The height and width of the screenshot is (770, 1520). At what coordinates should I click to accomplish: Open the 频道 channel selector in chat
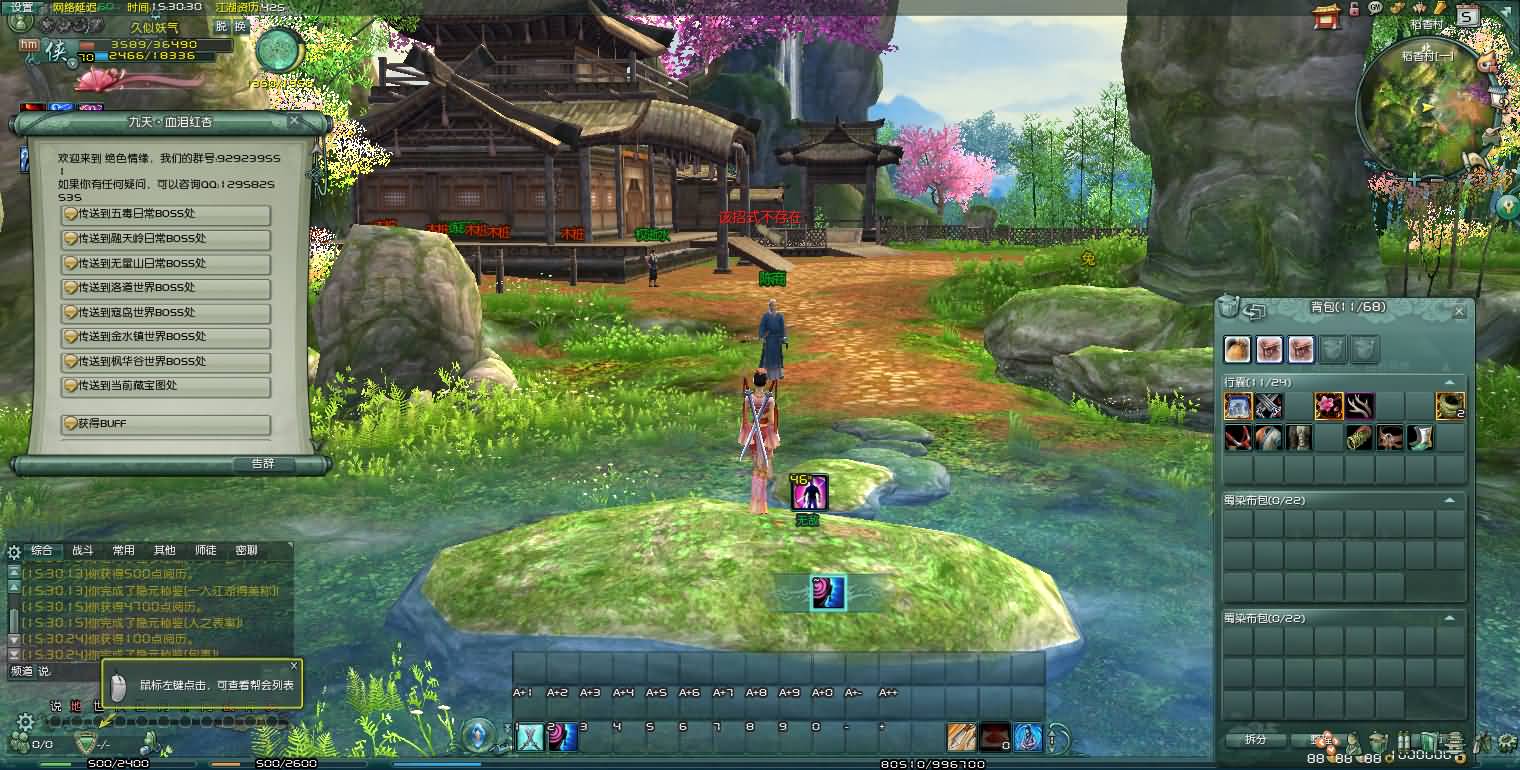21,670
